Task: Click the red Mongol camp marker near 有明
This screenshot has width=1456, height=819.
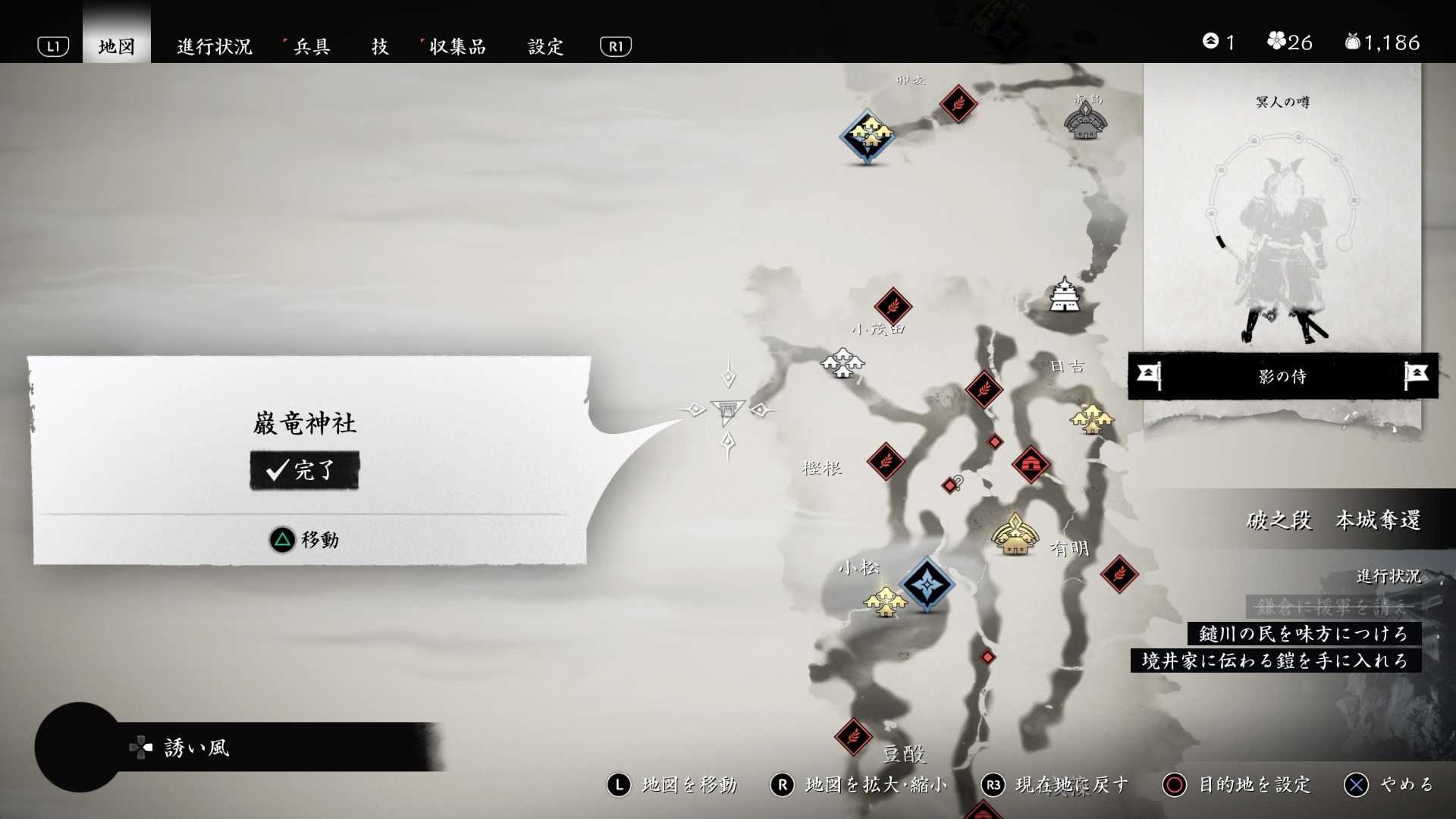Action: pos(1033,463)
